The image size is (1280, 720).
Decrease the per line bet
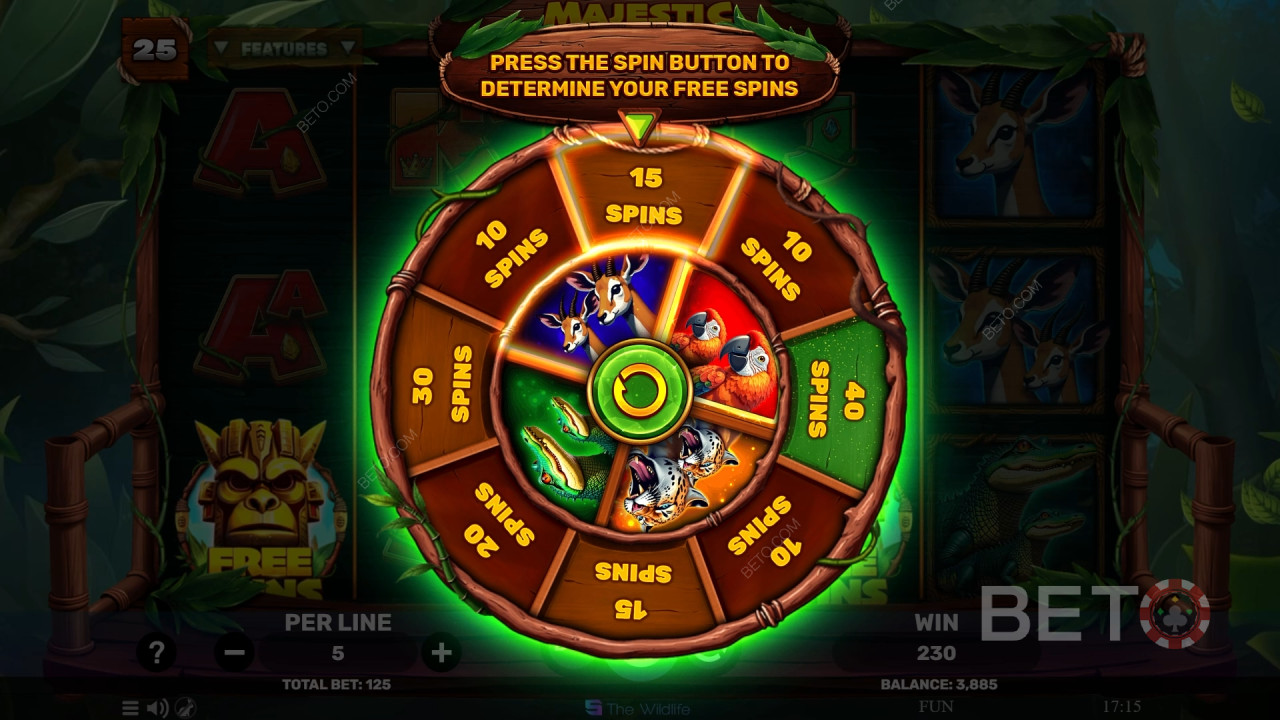click(x=234, y=653)
